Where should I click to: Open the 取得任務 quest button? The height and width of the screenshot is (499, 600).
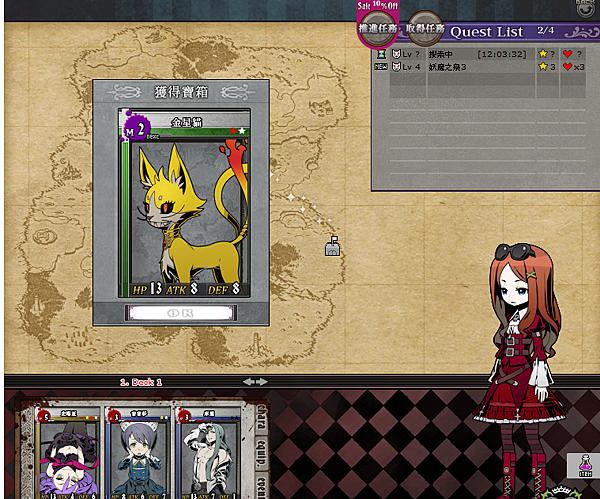(x=425, y=29)
